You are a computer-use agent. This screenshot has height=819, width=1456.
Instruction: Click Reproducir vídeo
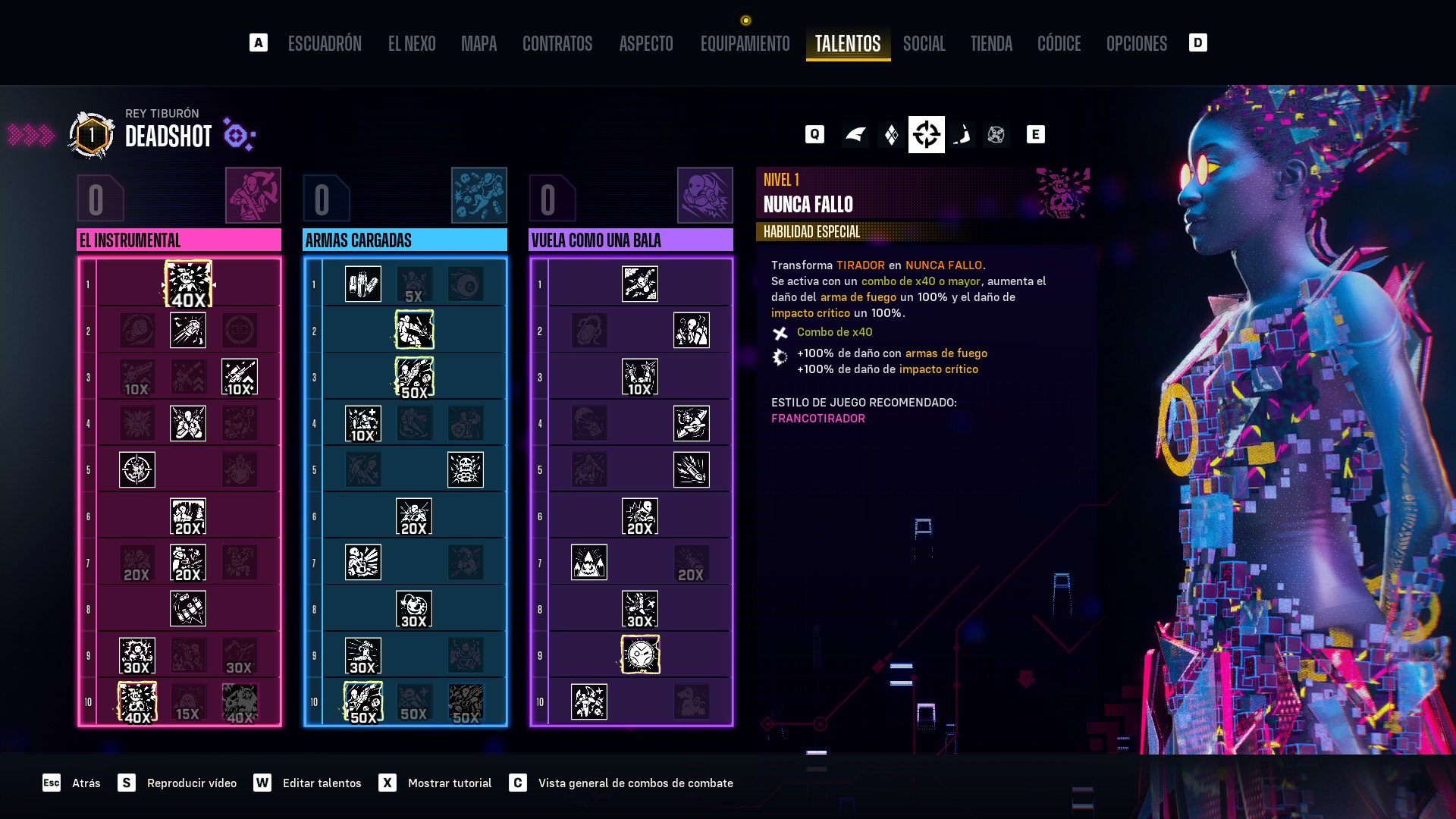(191, 783)
